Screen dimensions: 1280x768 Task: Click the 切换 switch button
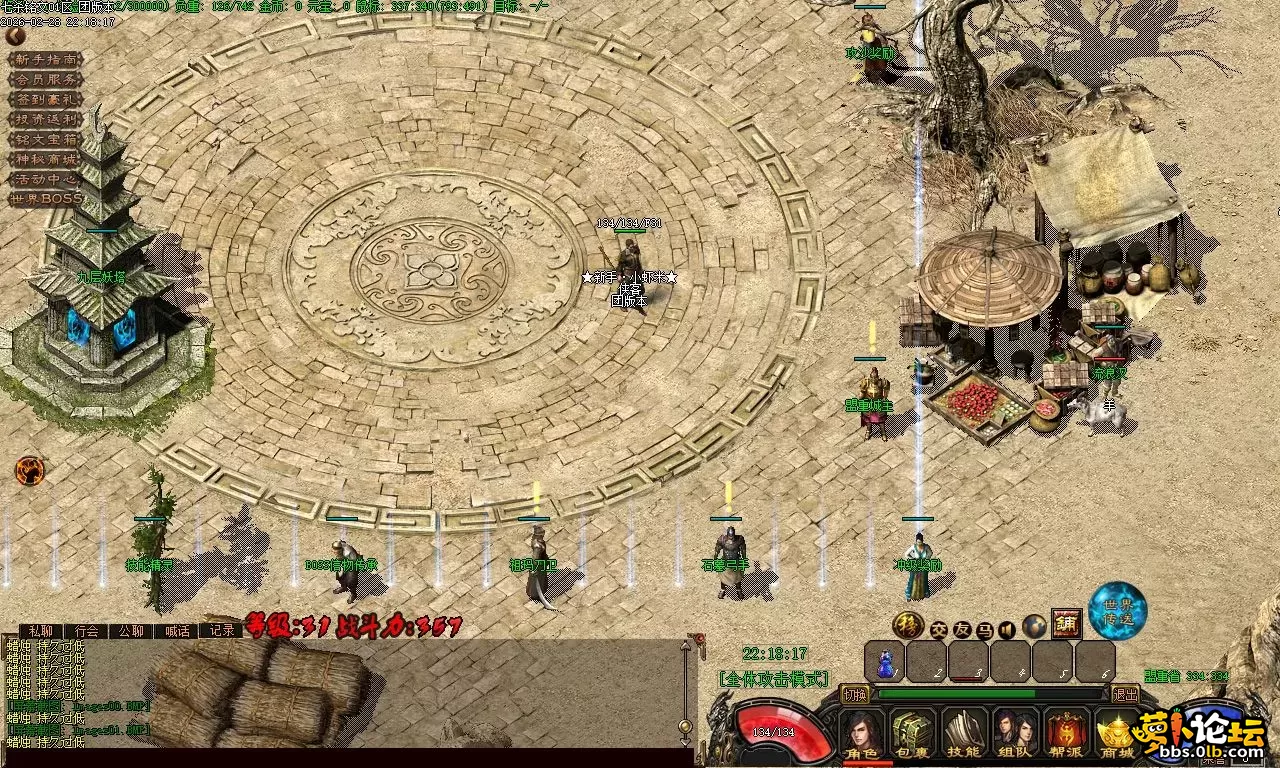click(x=855, y=694)
